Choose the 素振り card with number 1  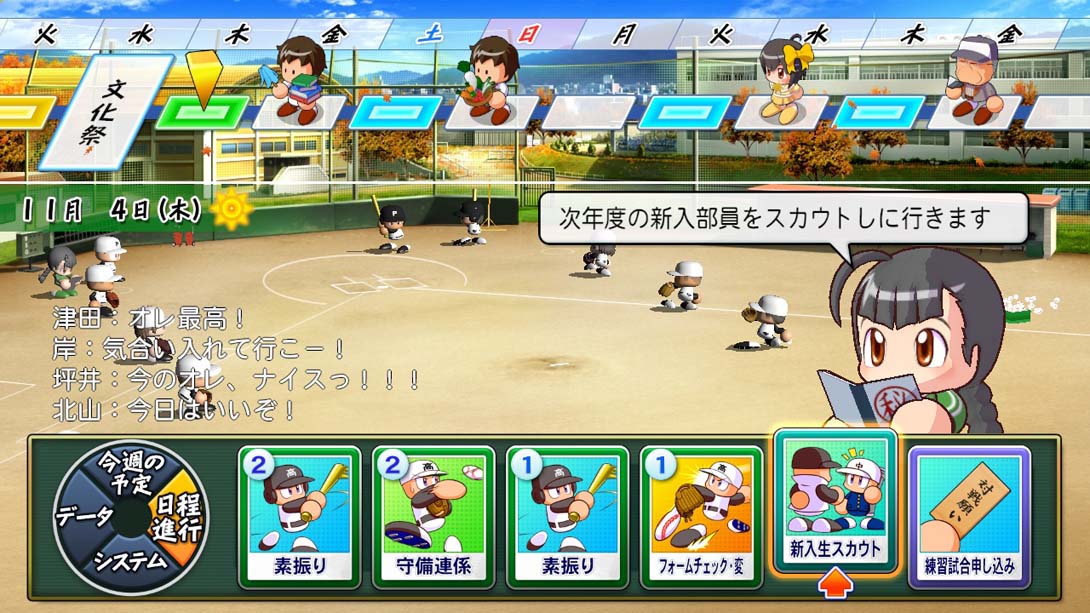coord(567,514)
